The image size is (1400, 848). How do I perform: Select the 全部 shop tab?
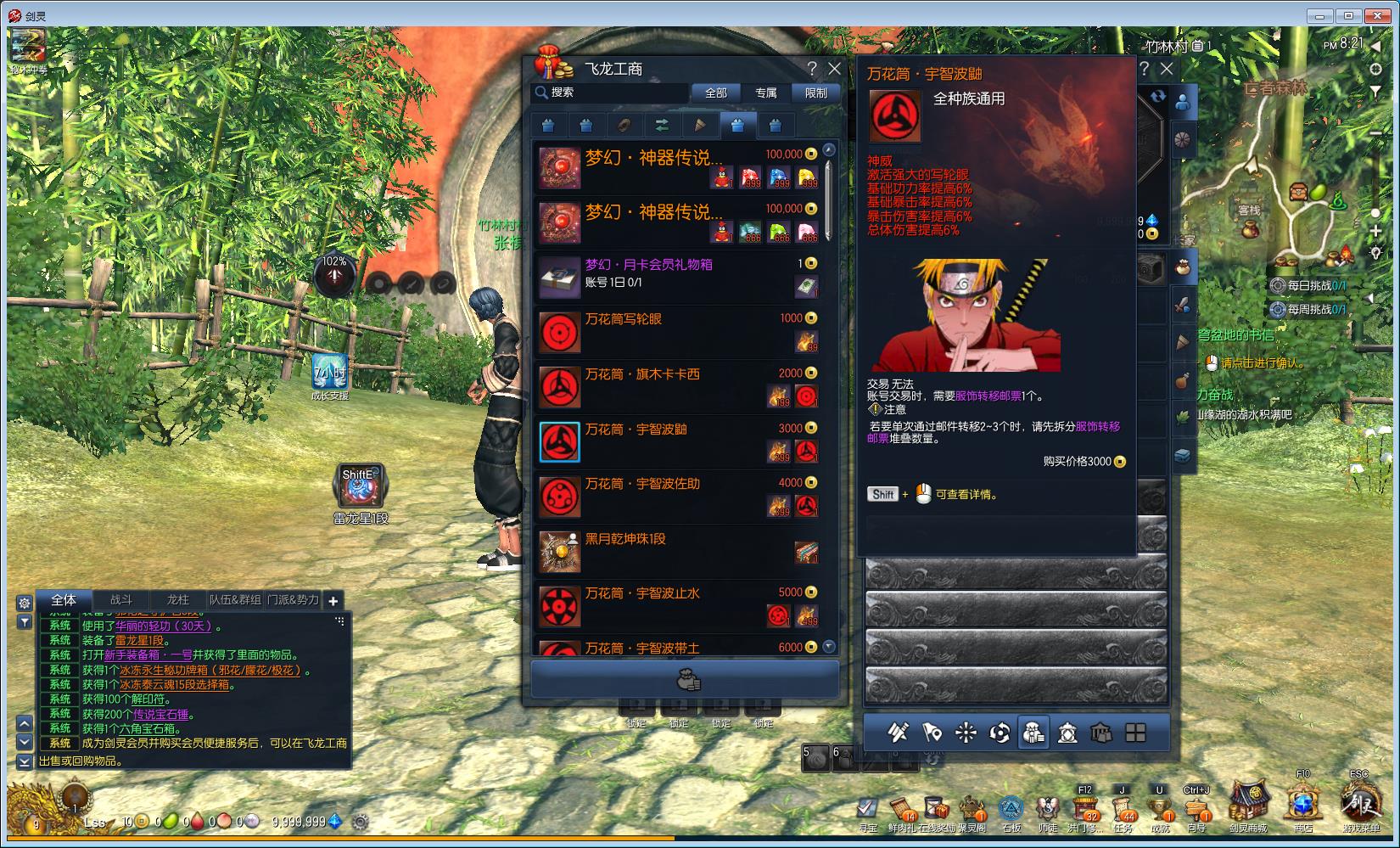(x=716, y=93)
